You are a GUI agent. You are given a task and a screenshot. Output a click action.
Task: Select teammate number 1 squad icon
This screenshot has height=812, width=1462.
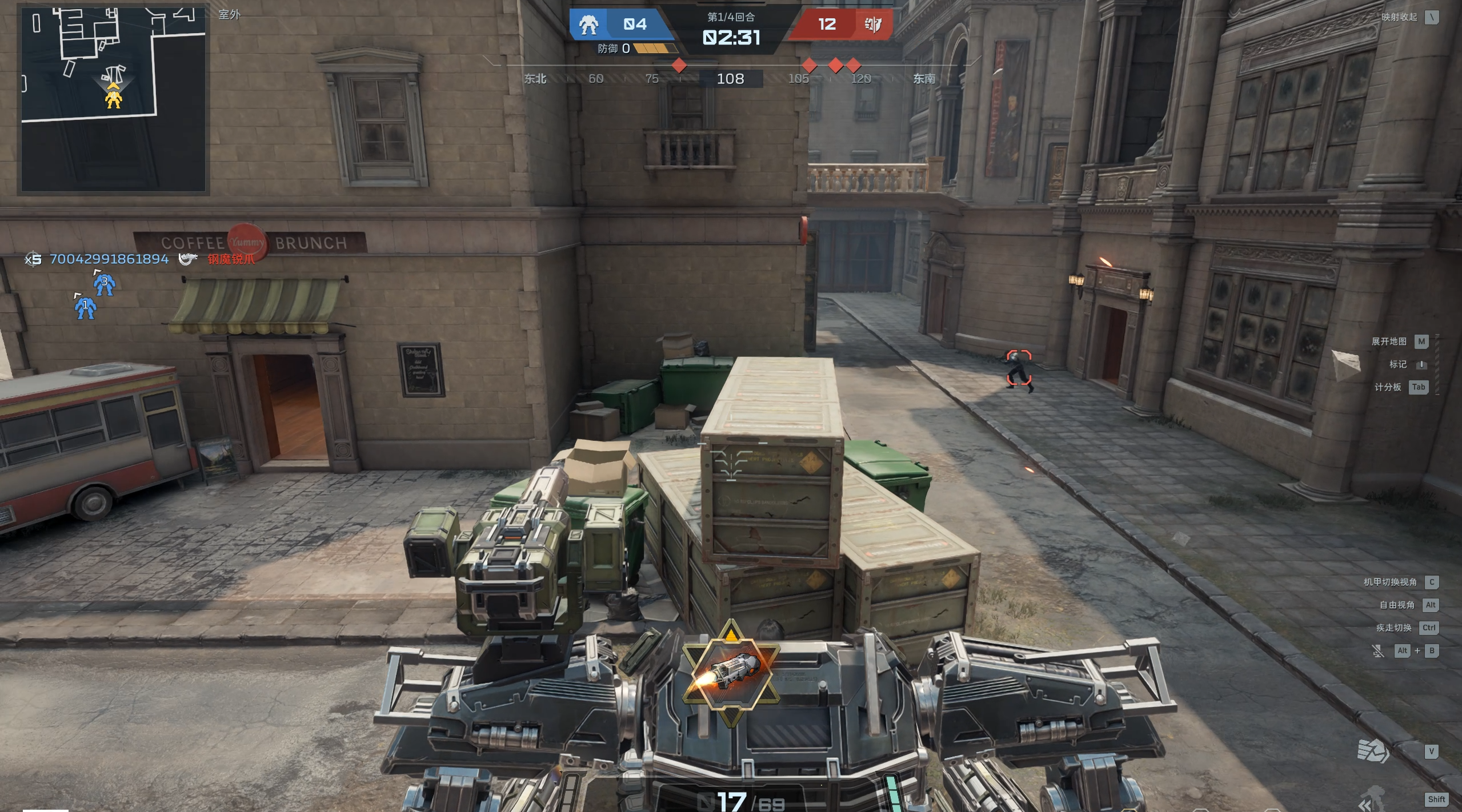tap(85, 307)
